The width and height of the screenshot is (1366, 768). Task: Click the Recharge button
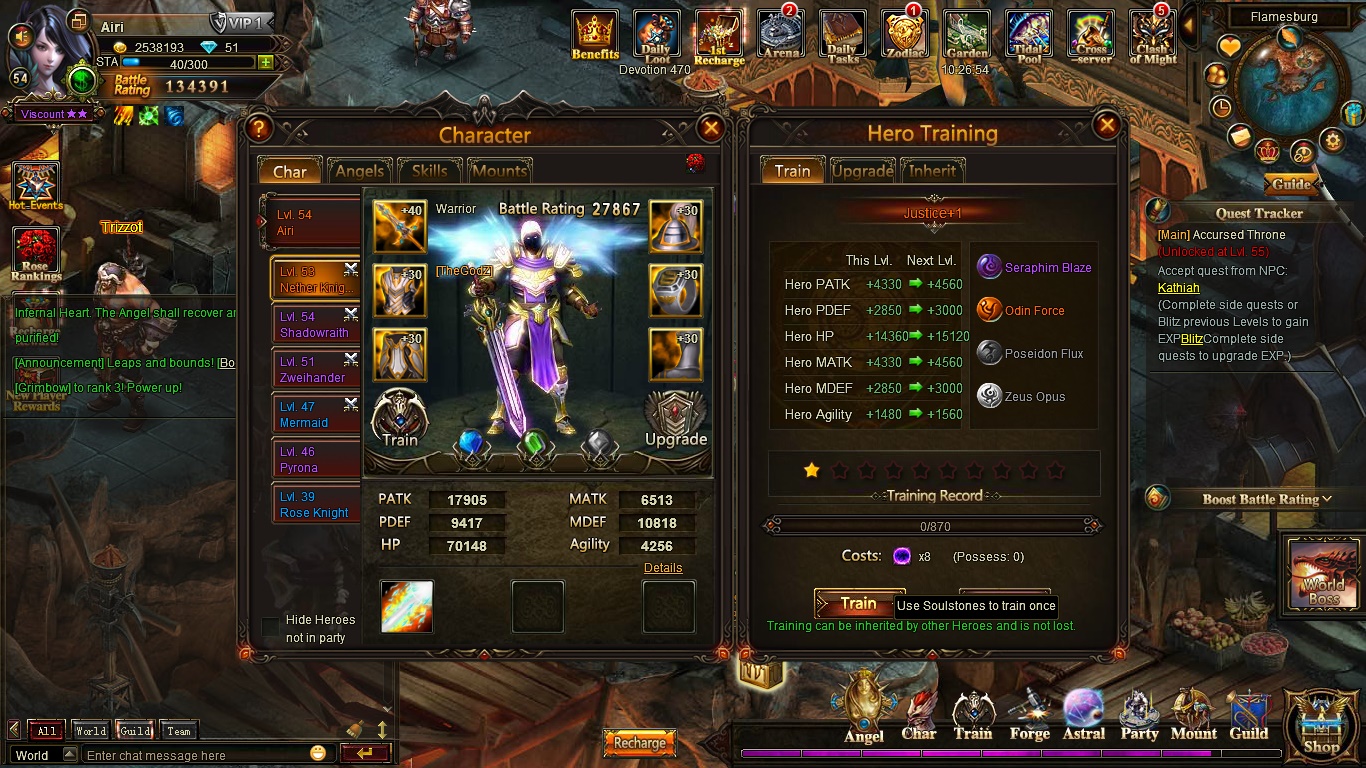click(x=640, y=743)
